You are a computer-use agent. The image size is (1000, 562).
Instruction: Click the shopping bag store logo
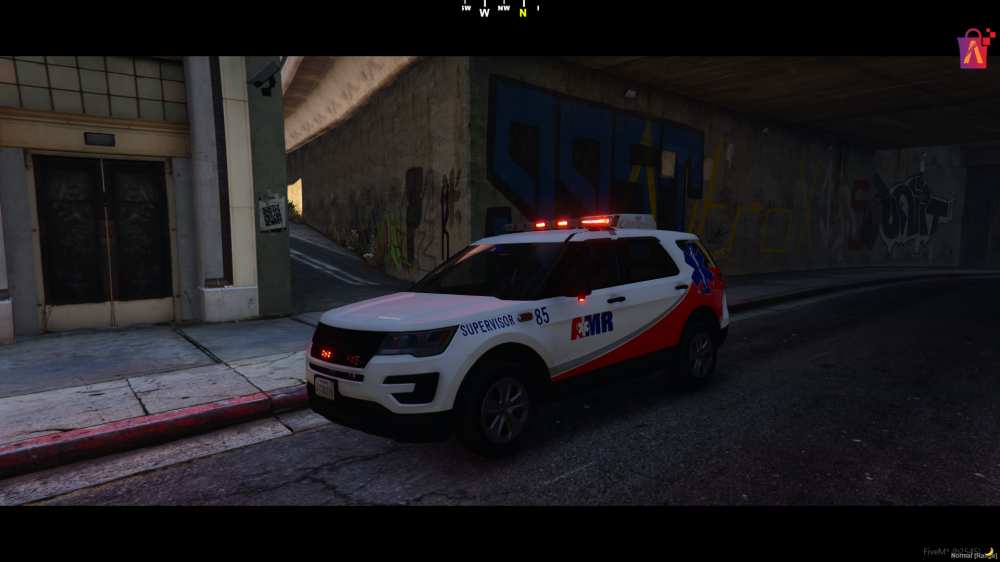click(x=975, y=48)
